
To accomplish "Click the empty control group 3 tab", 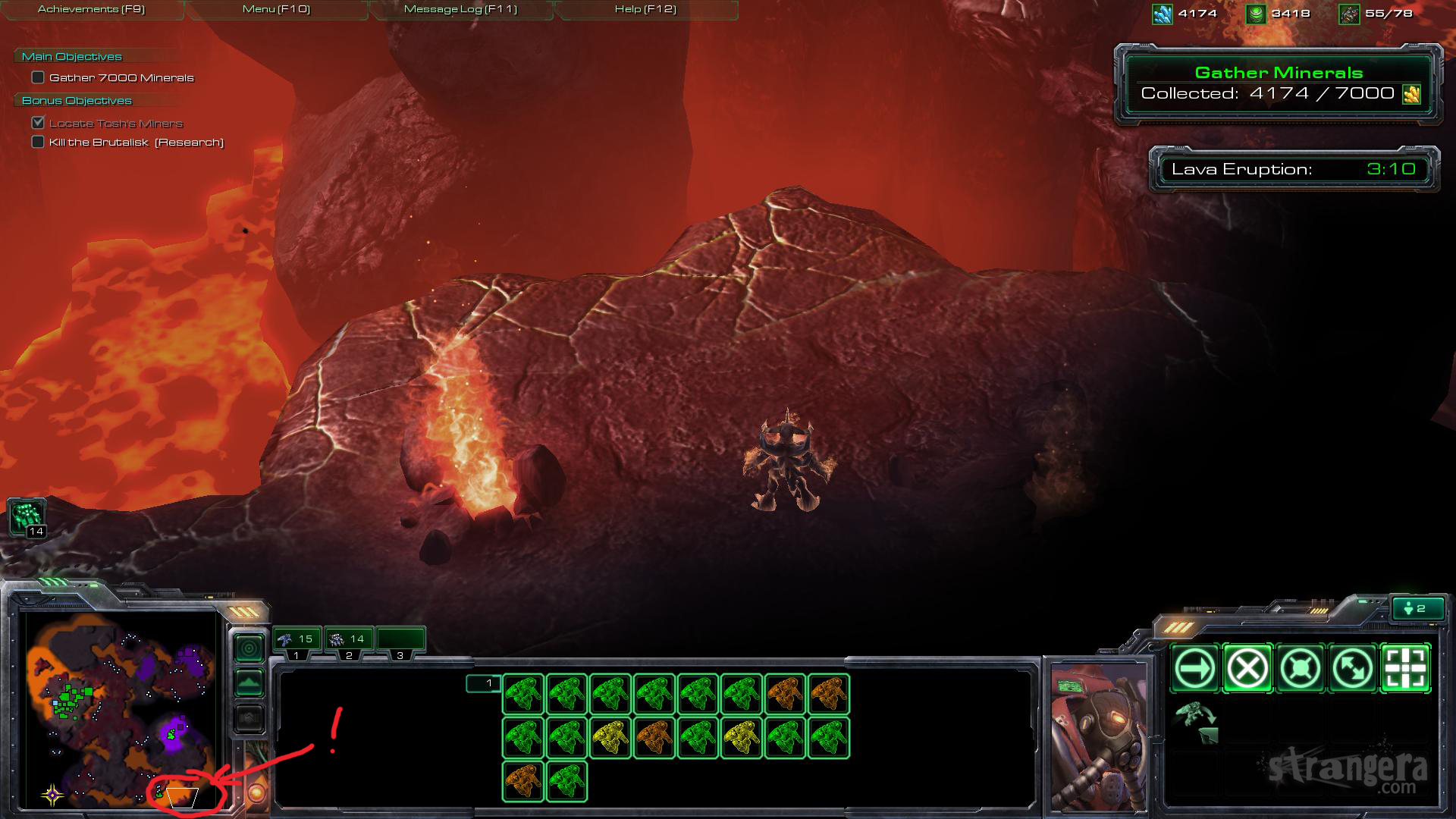I will [x=400, y=640].
